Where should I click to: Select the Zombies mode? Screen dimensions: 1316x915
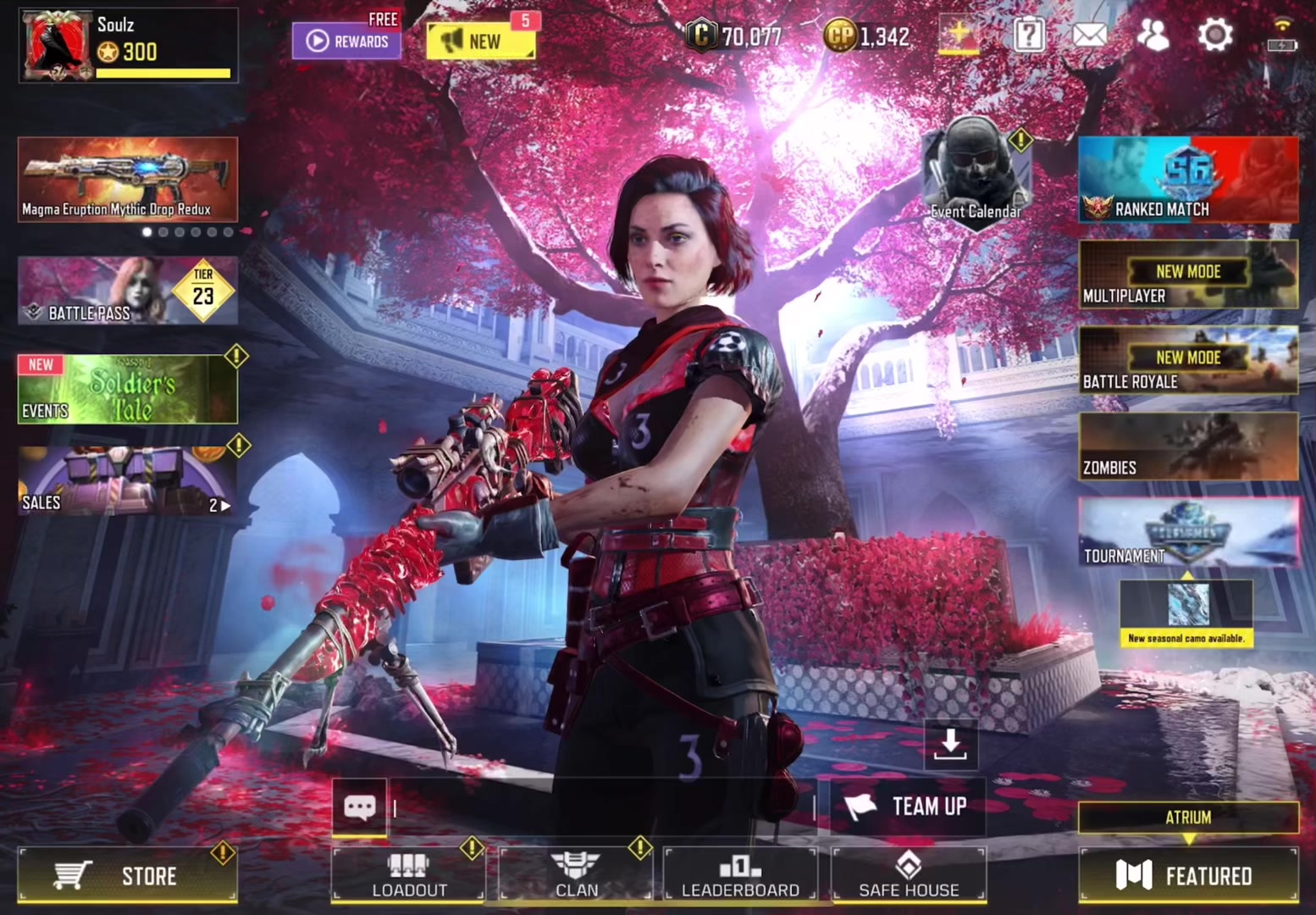[1187, 446]
